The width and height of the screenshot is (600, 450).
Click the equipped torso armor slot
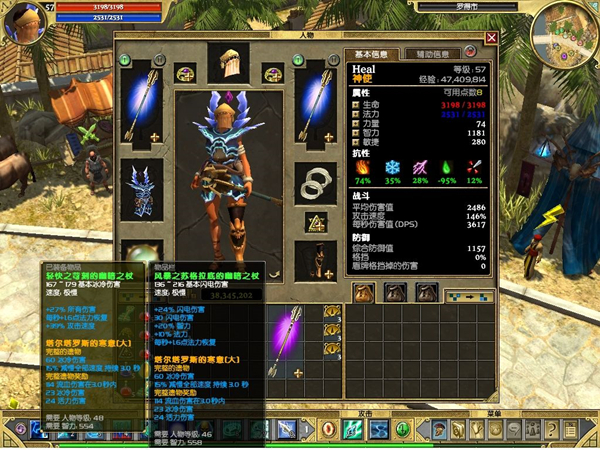tap(136, 188)
